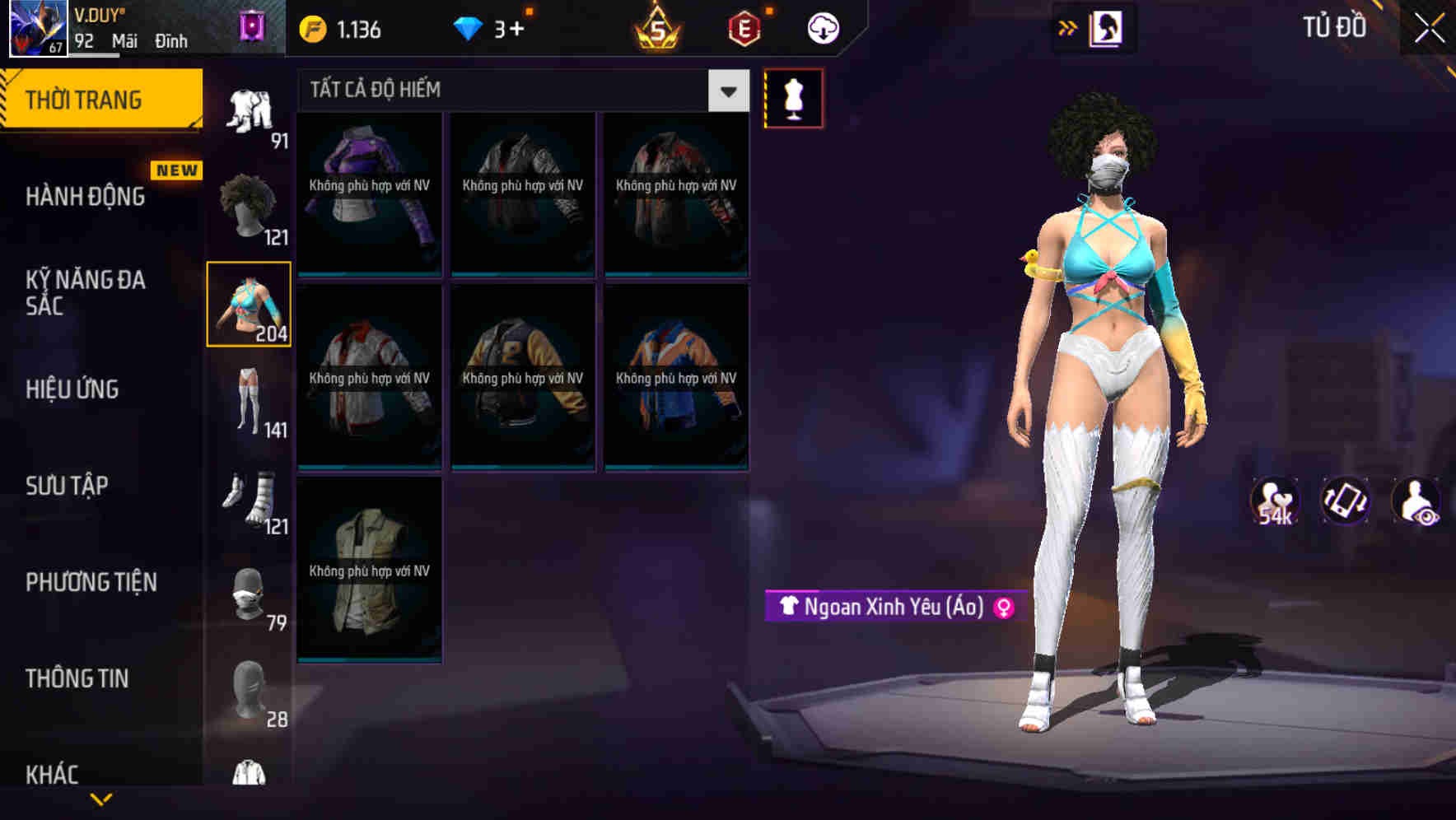
Task: Expand more categories with bottom arrow under KHÁC
Action: pos(100,800)
